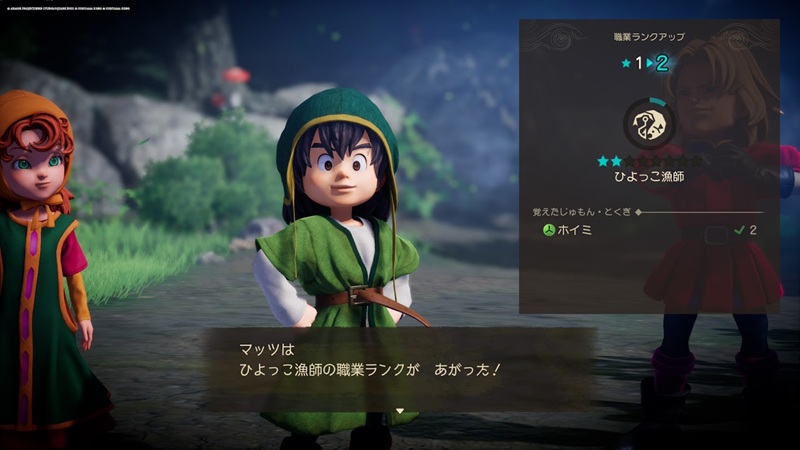The image size is (800, 450).
Task: Click the ひよっこ漁師 vocation emblem icon
Action: pos(650,123)
